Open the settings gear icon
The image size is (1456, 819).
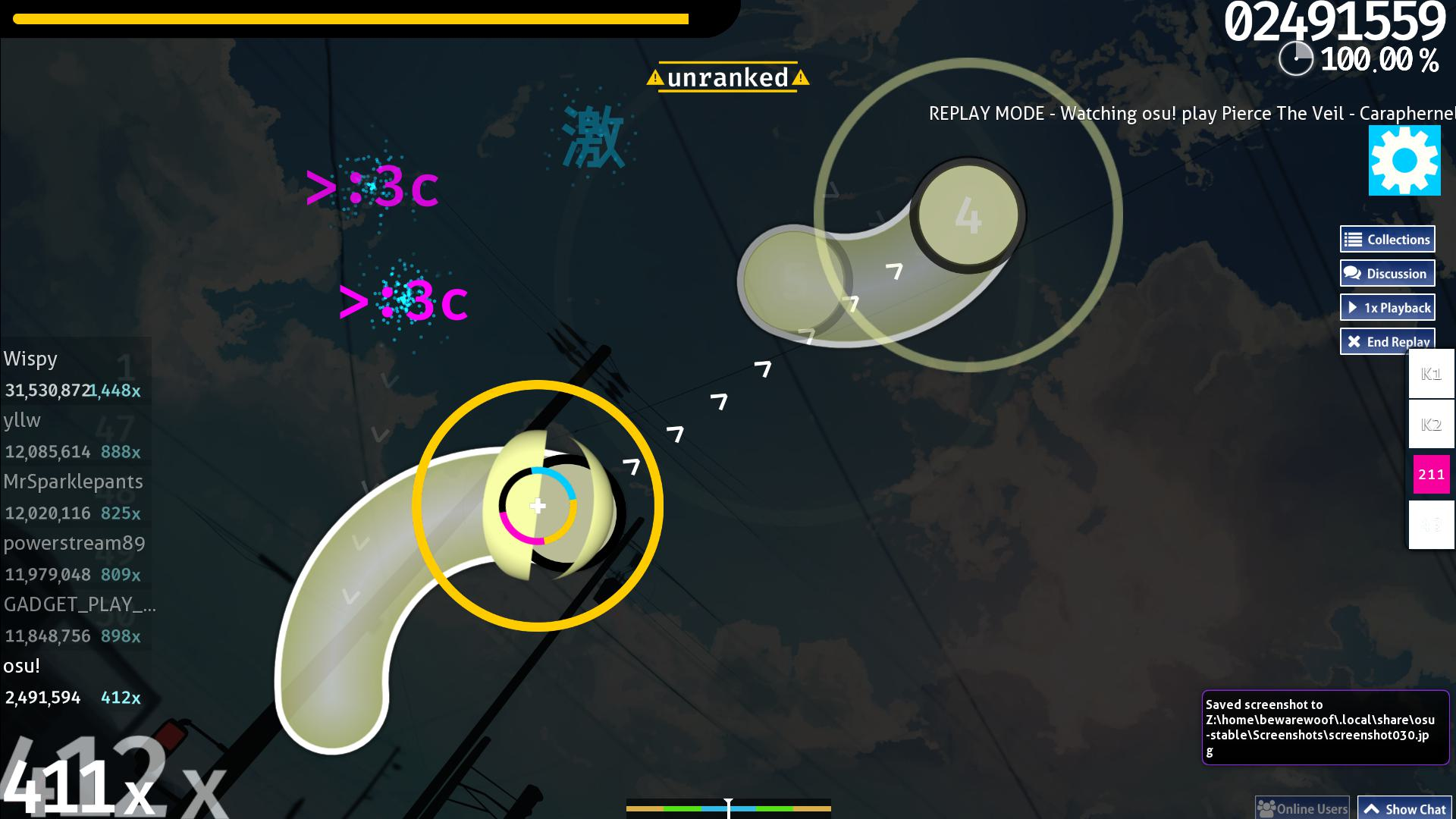[x=1403, y=162]
